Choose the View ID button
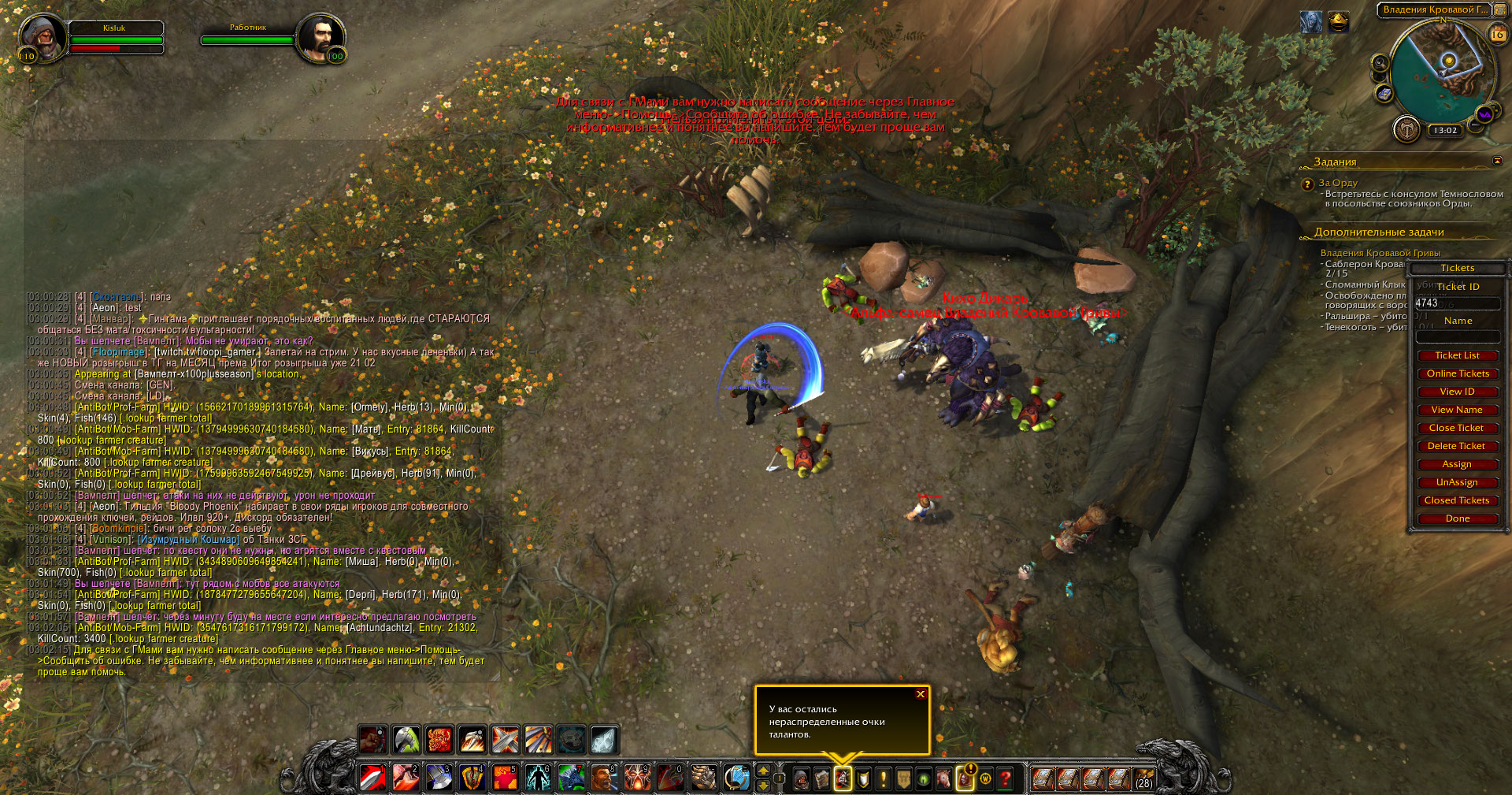This screenshot has height=795, width=1512. [1457, 392]
